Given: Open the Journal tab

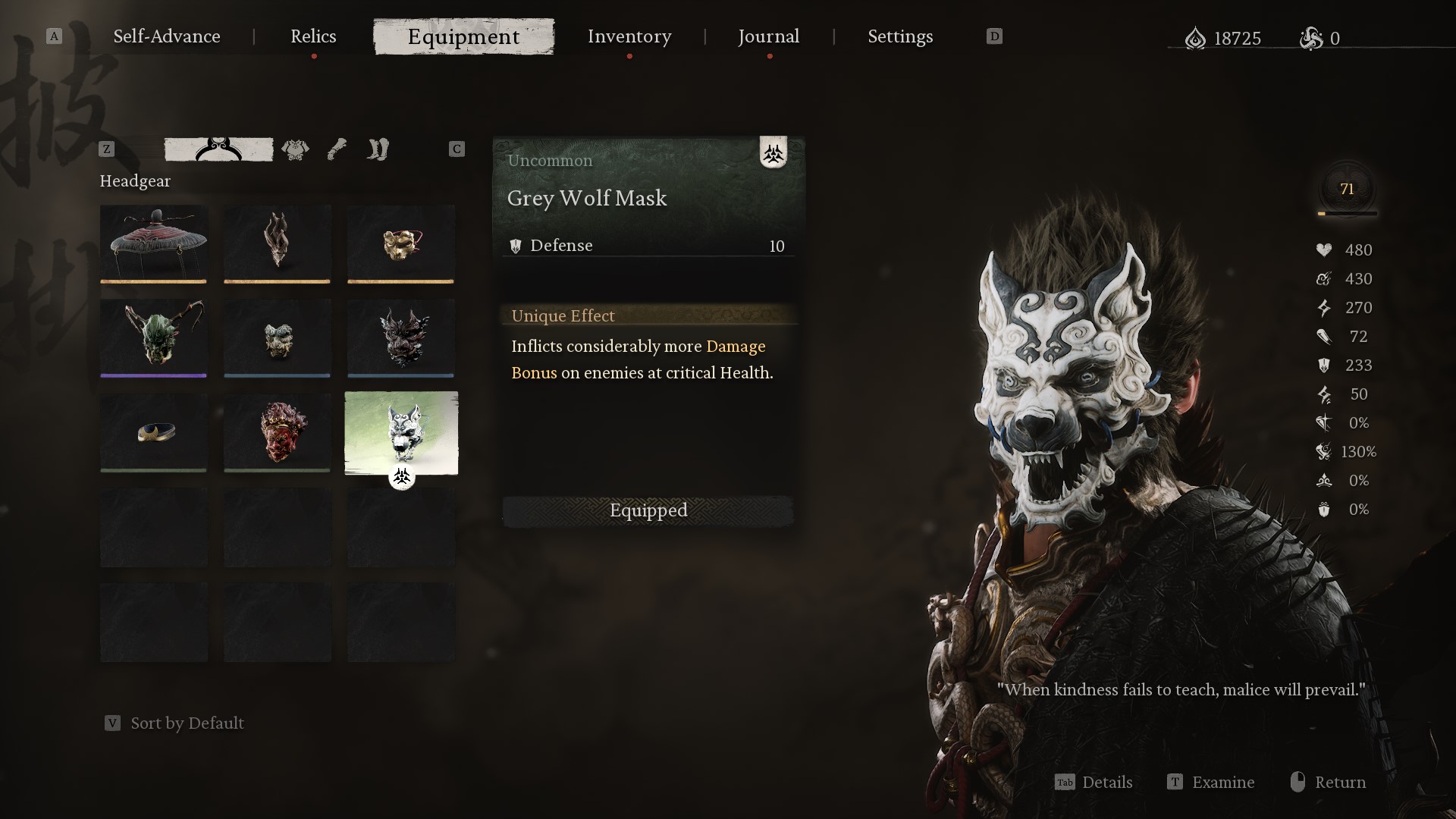Looking at the screenshot, I should [x=768, y=36].
